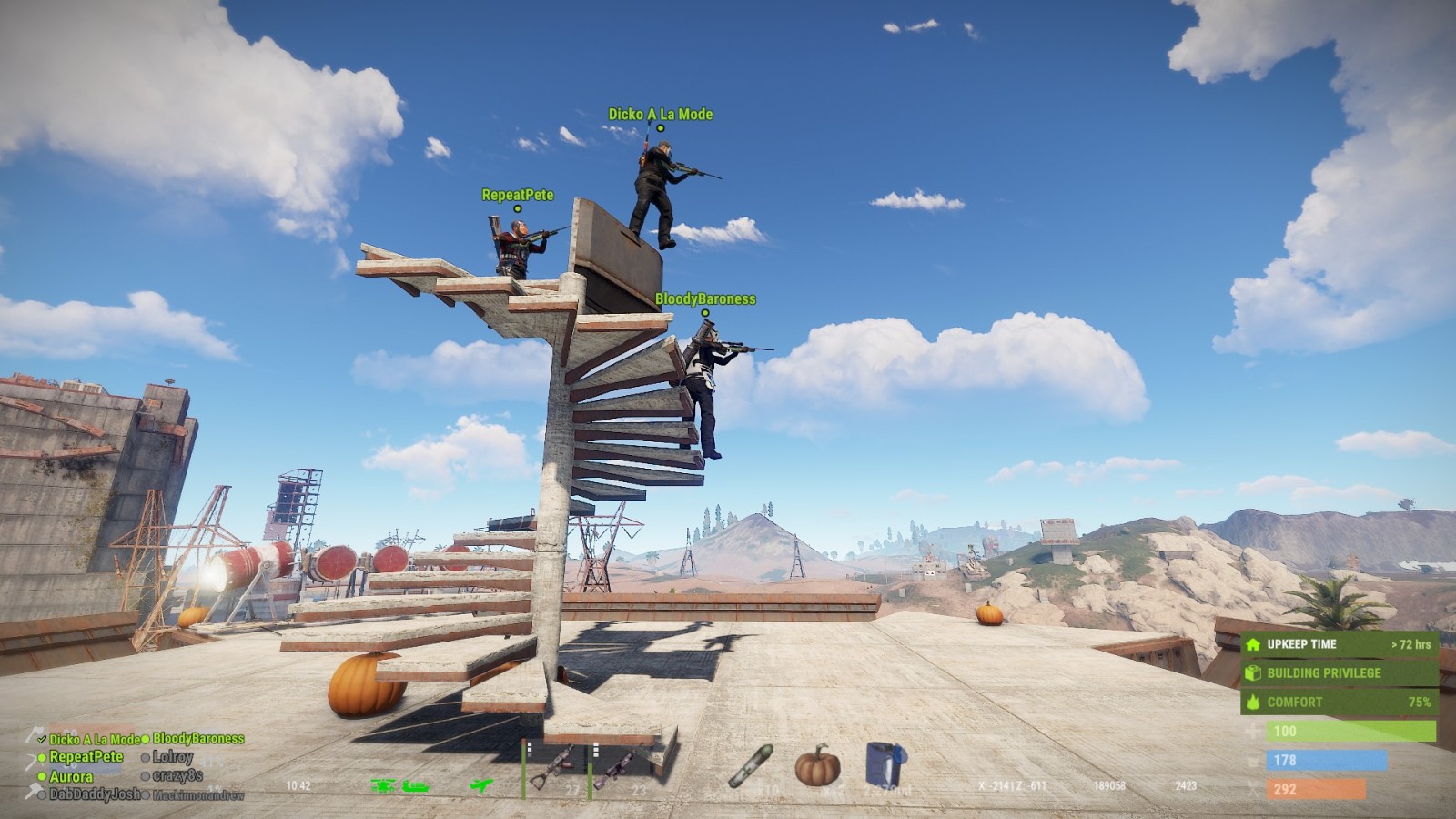
Task: Select the pumpkin hotbar slot
Action: 816,765
